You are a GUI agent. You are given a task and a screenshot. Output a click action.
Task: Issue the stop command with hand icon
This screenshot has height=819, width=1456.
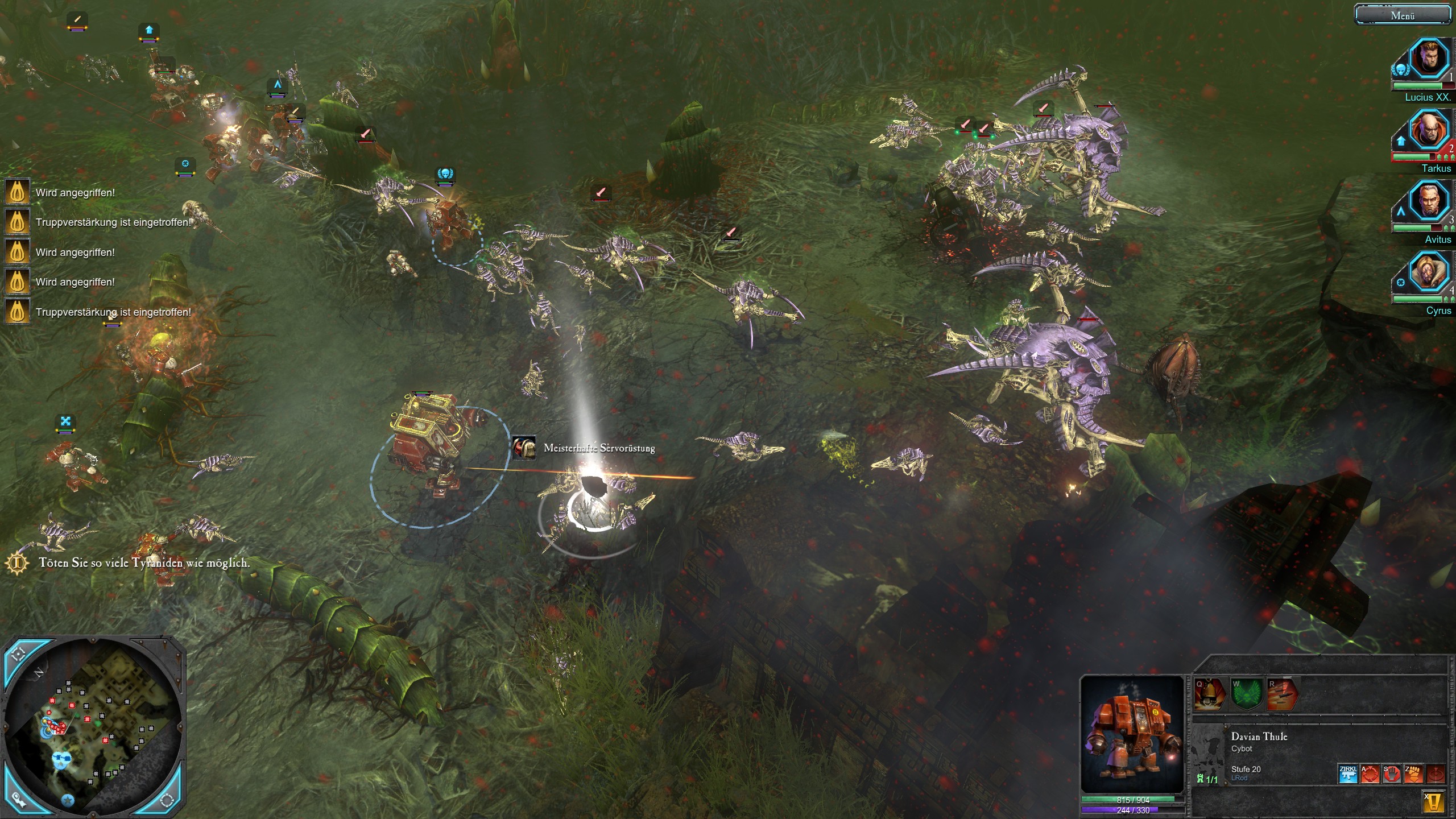1392,773
